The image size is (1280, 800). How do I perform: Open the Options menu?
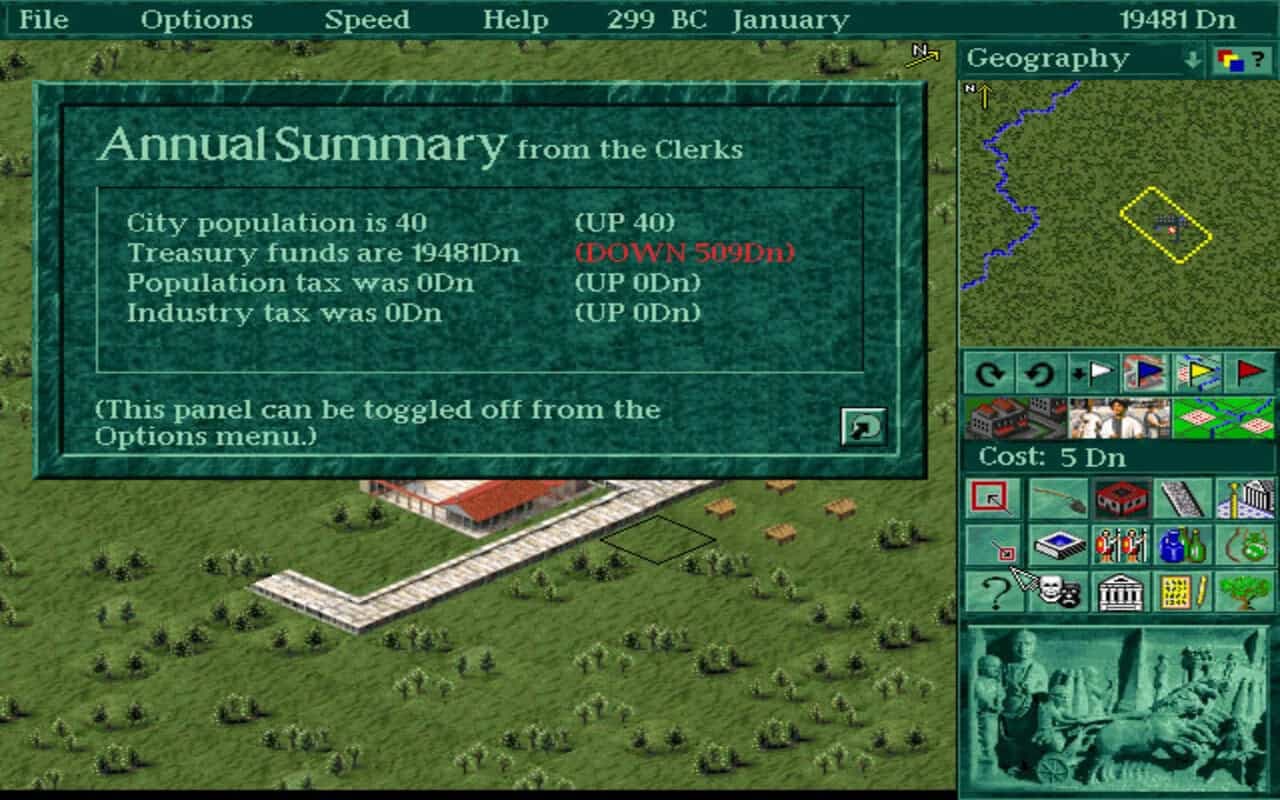point(197,18)
